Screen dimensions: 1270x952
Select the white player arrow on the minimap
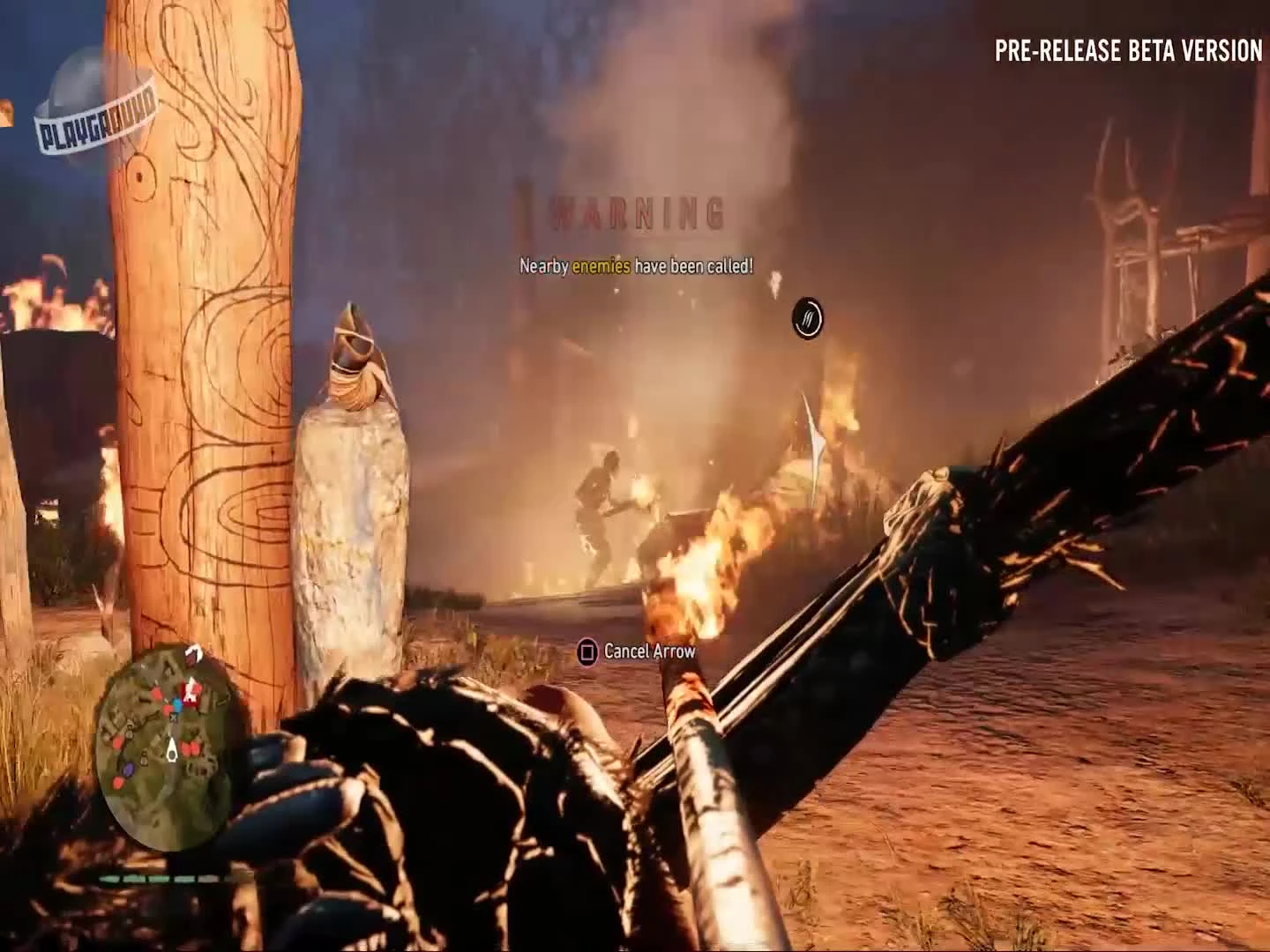click(171, 749)
